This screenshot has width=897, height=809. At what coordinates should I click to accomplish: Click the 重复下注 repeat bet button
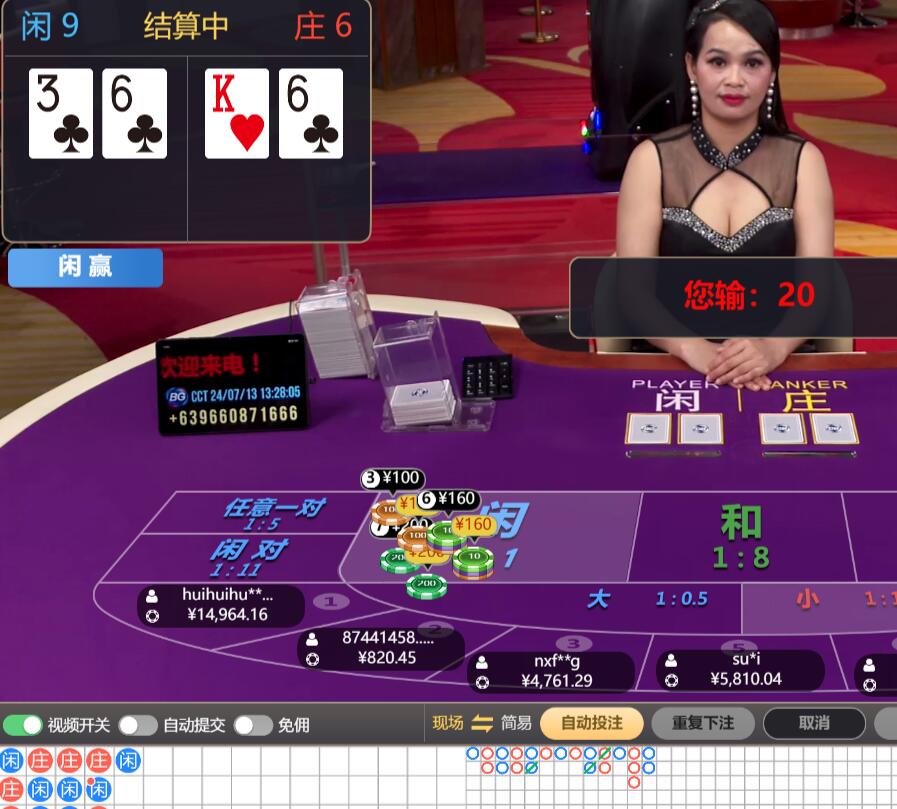pyautogui.click(x=702, y=723)
